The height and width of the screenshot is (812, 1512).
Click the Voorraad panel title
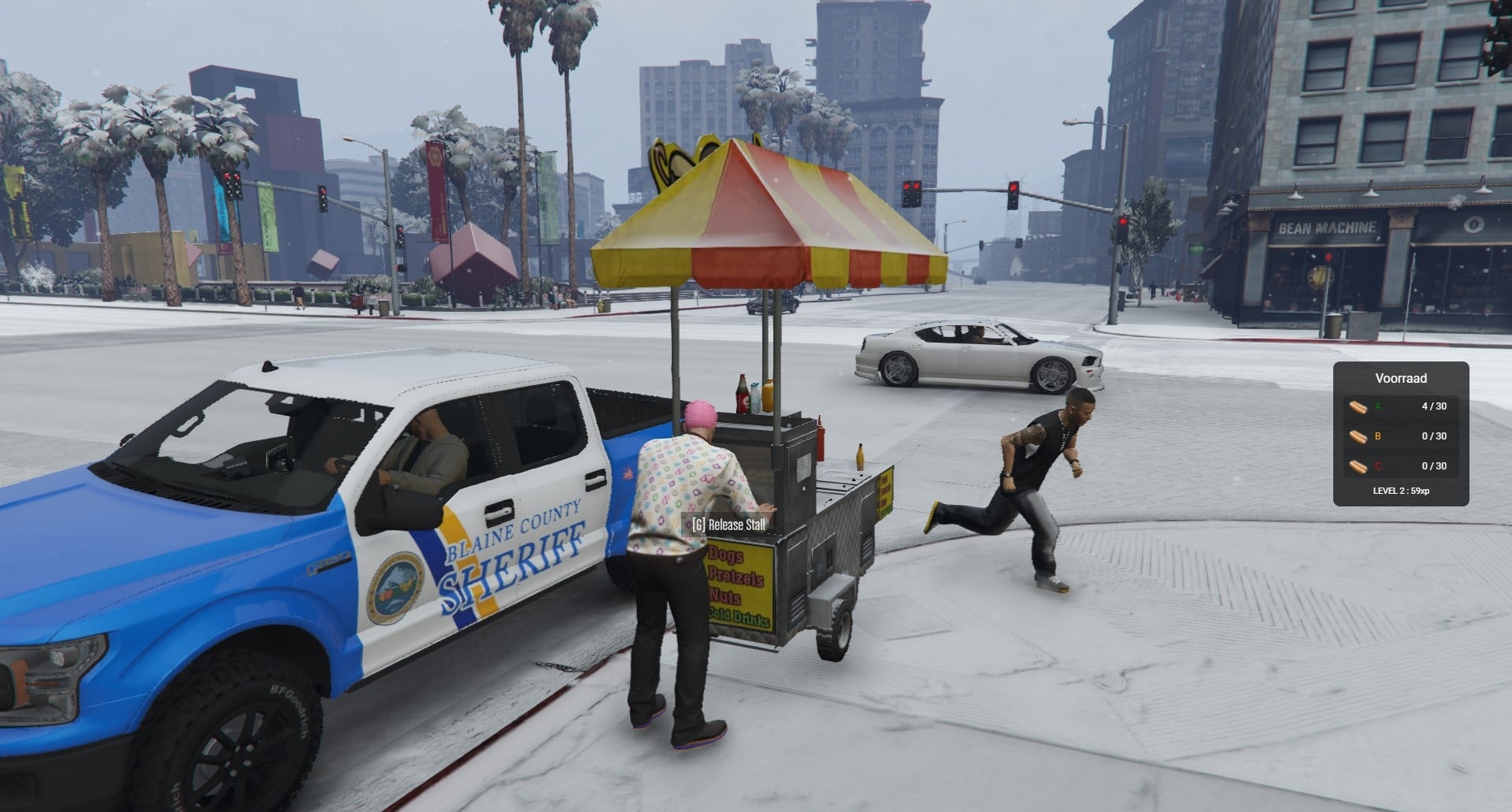pyautogui.click(x=1400, y=378)
